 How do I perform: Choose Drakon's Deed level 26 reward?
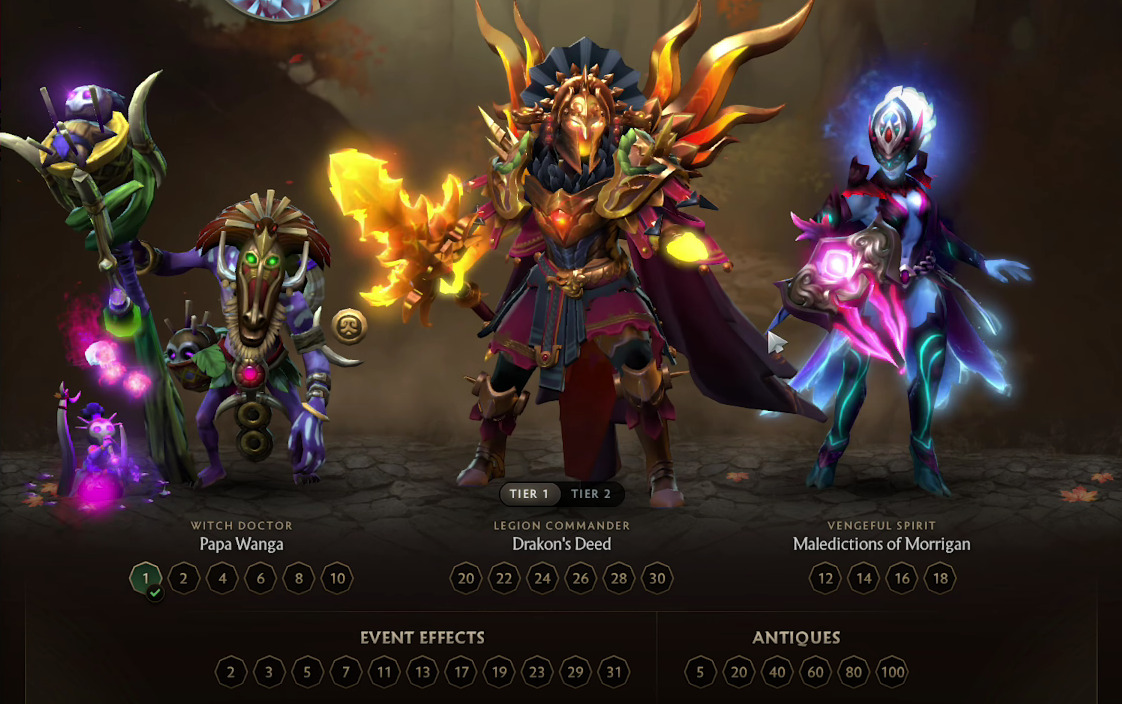click(x=581, y=578)
